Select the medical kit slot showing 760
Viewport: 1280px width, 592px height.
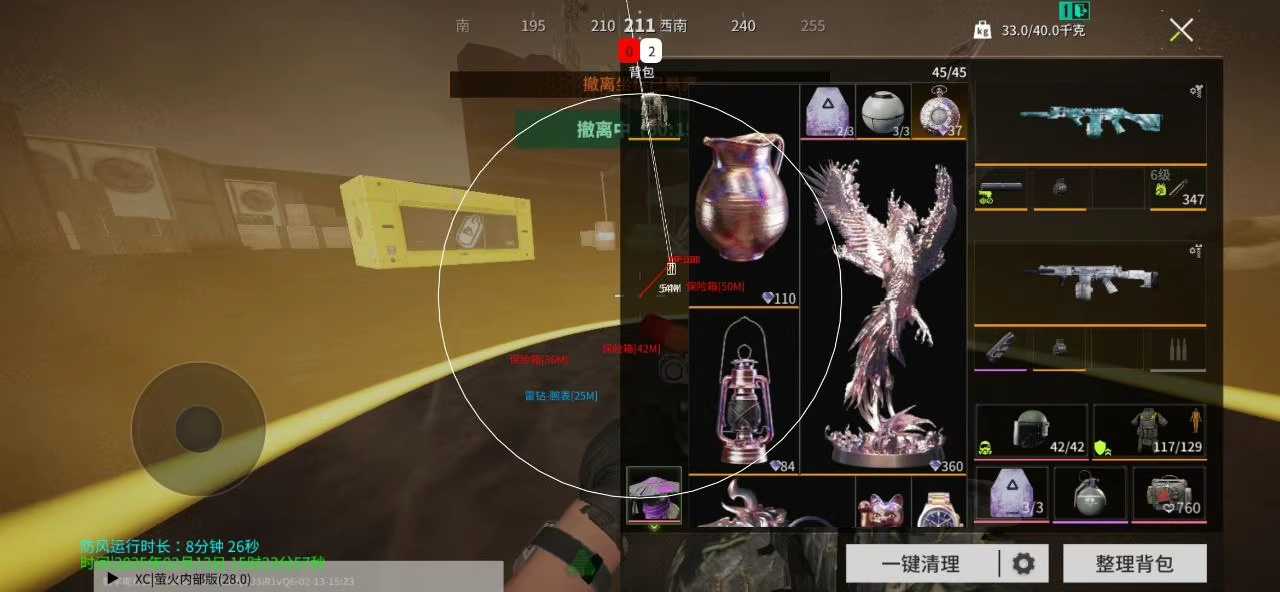pos(1170,494)
